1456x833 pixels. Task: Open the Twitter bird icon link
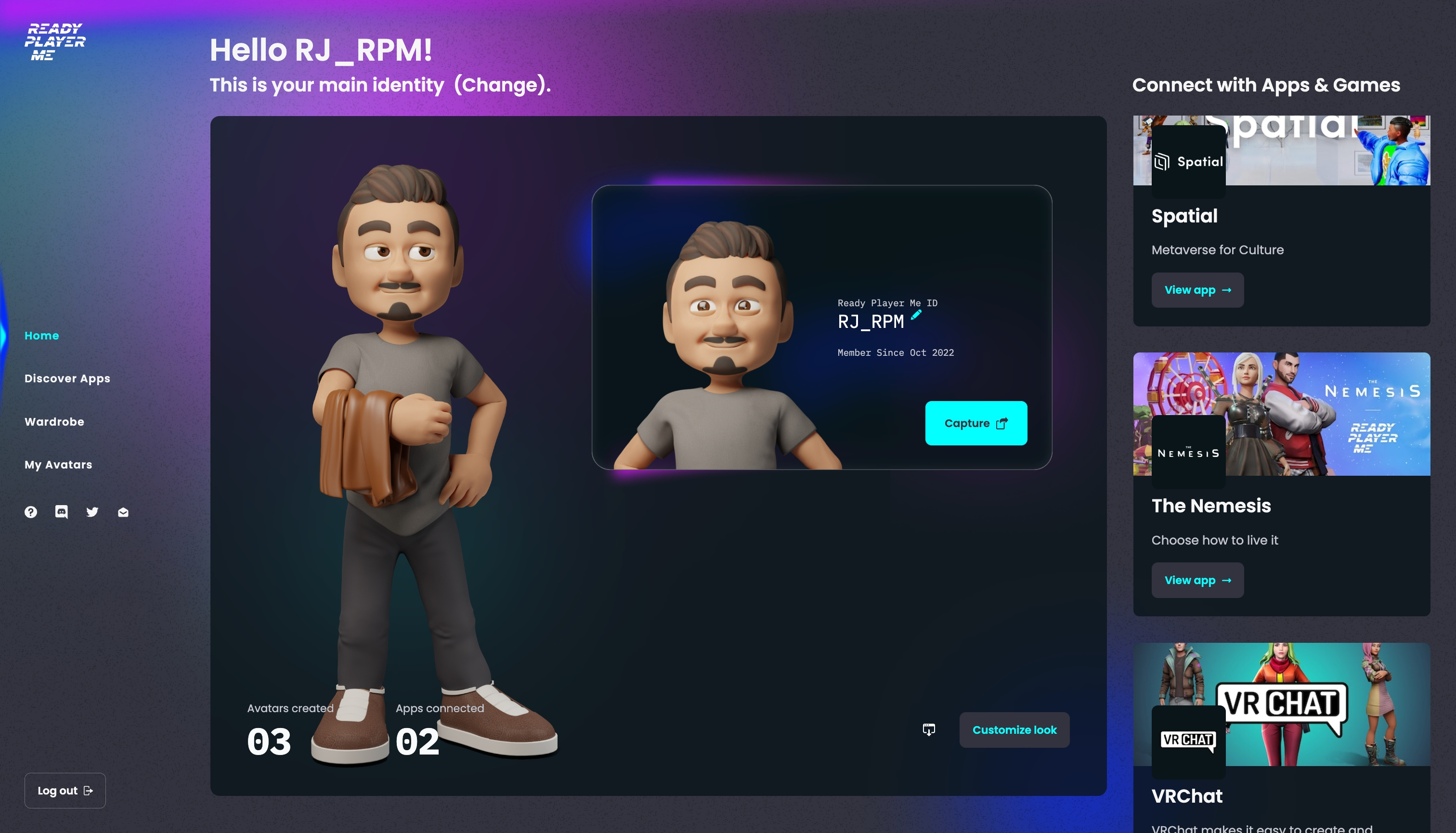92,512
